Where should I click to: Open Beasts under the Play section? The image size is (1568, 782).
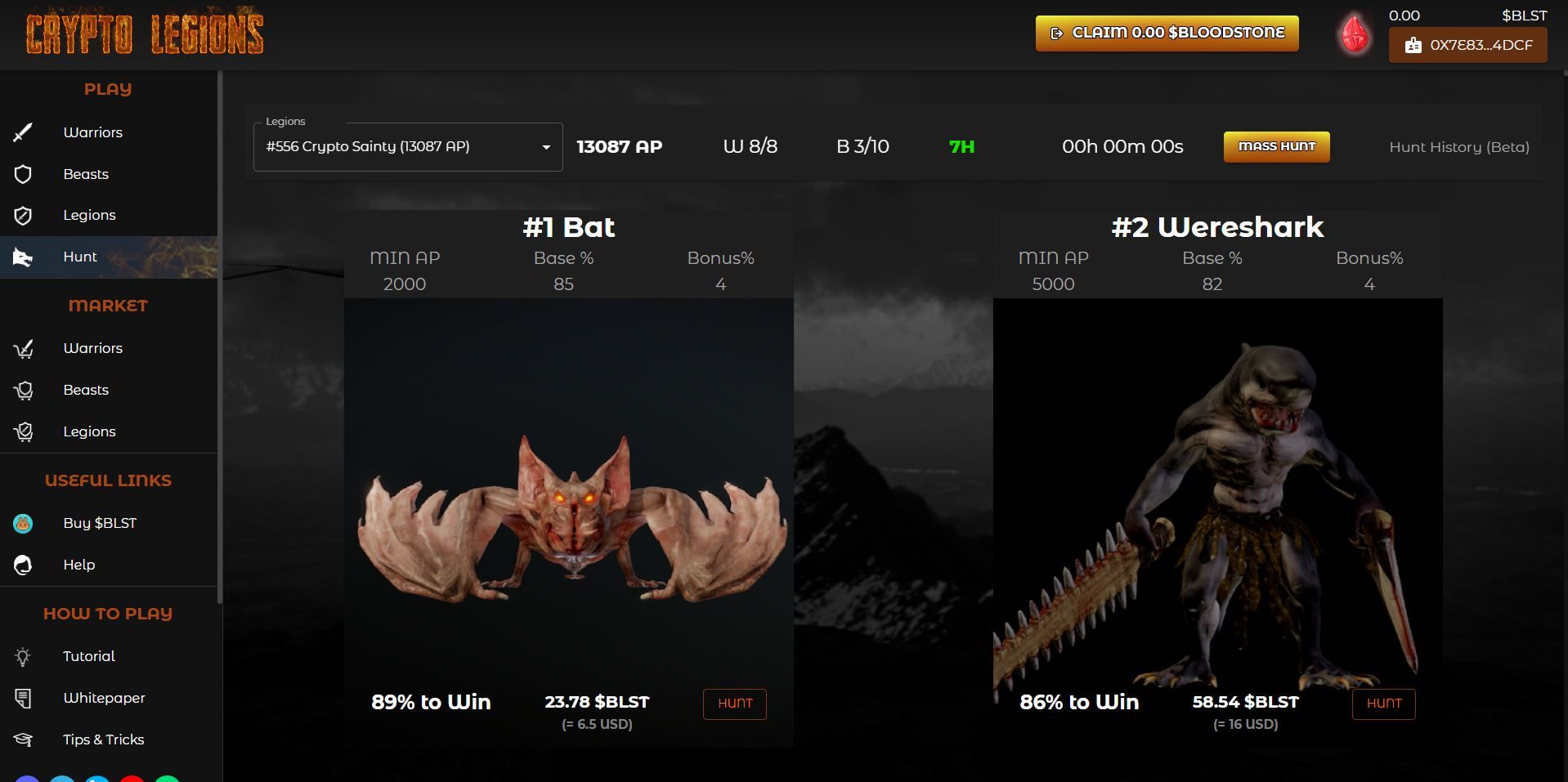(x=86, y=174)
